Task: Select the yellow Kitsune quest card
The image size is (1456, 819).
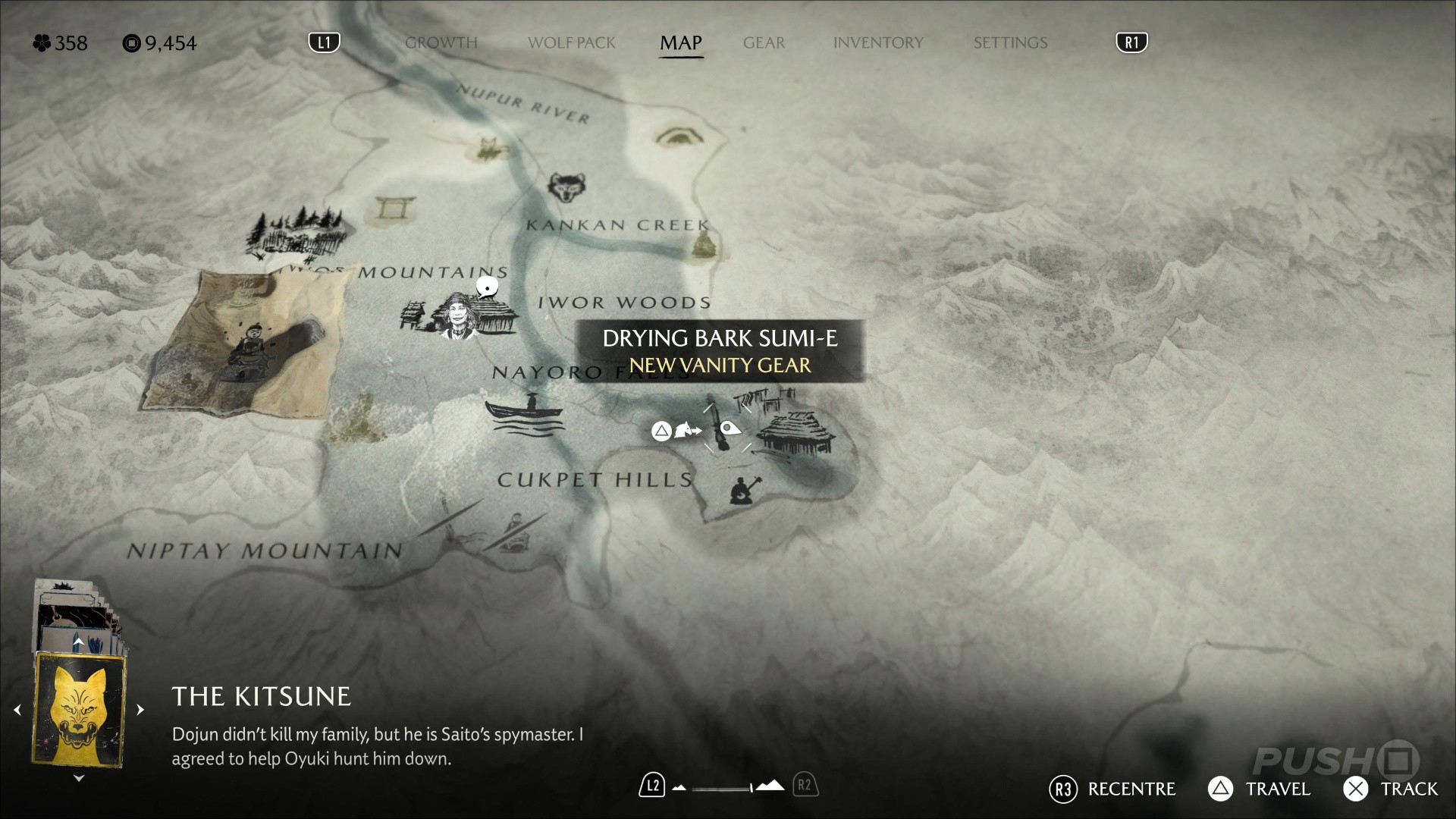Action: point(79,709)
